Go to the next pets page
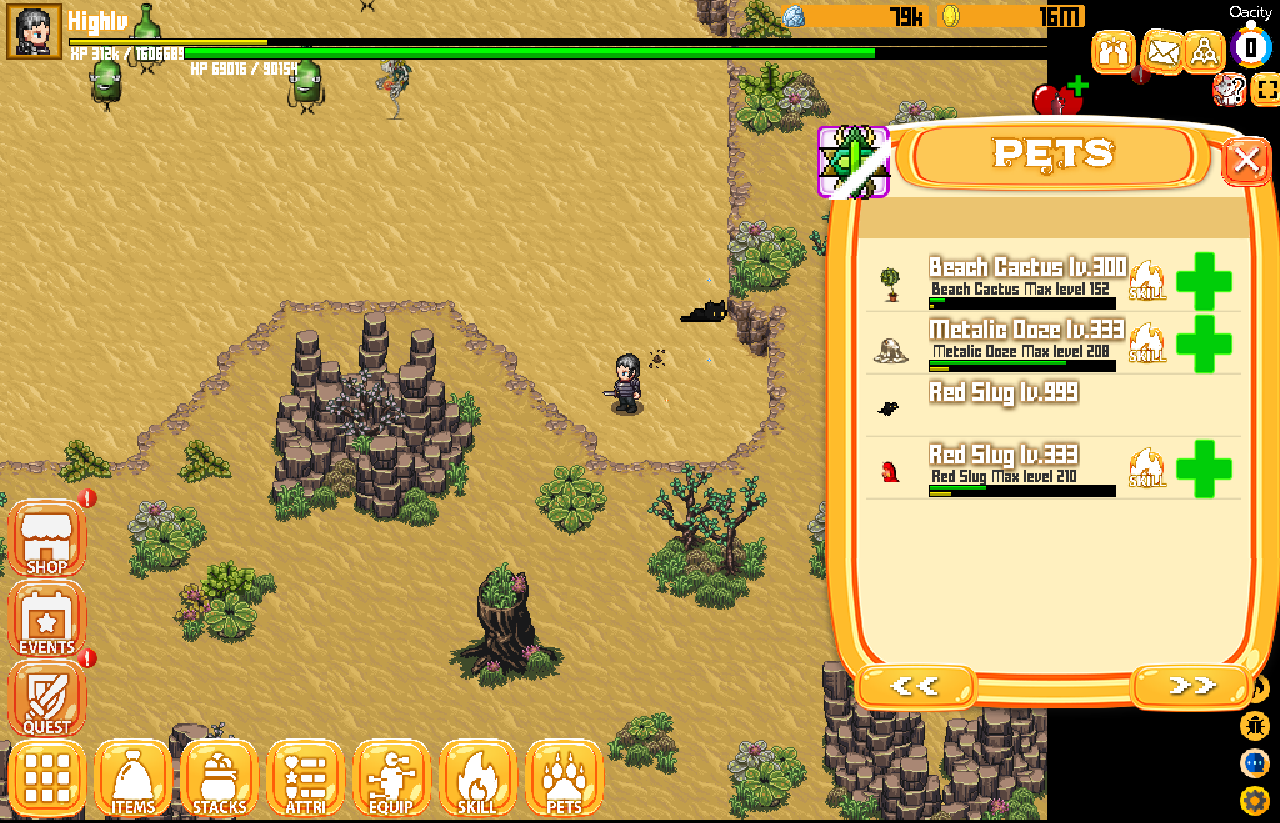Viewport: 1280px width, 823px height. click(1191, 686)
